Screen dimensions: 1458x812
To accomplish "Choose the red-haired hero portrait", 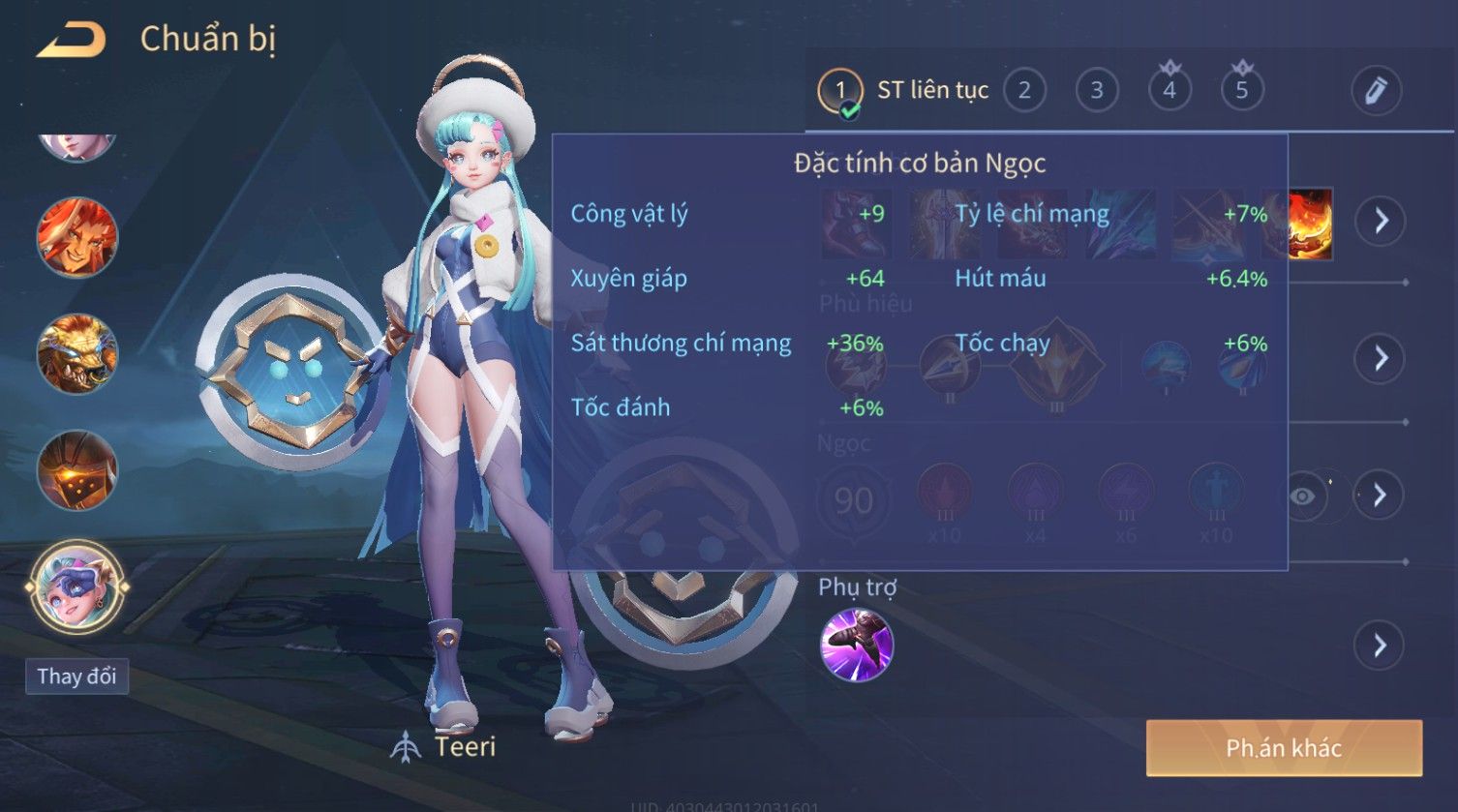I will click(76, 237).
